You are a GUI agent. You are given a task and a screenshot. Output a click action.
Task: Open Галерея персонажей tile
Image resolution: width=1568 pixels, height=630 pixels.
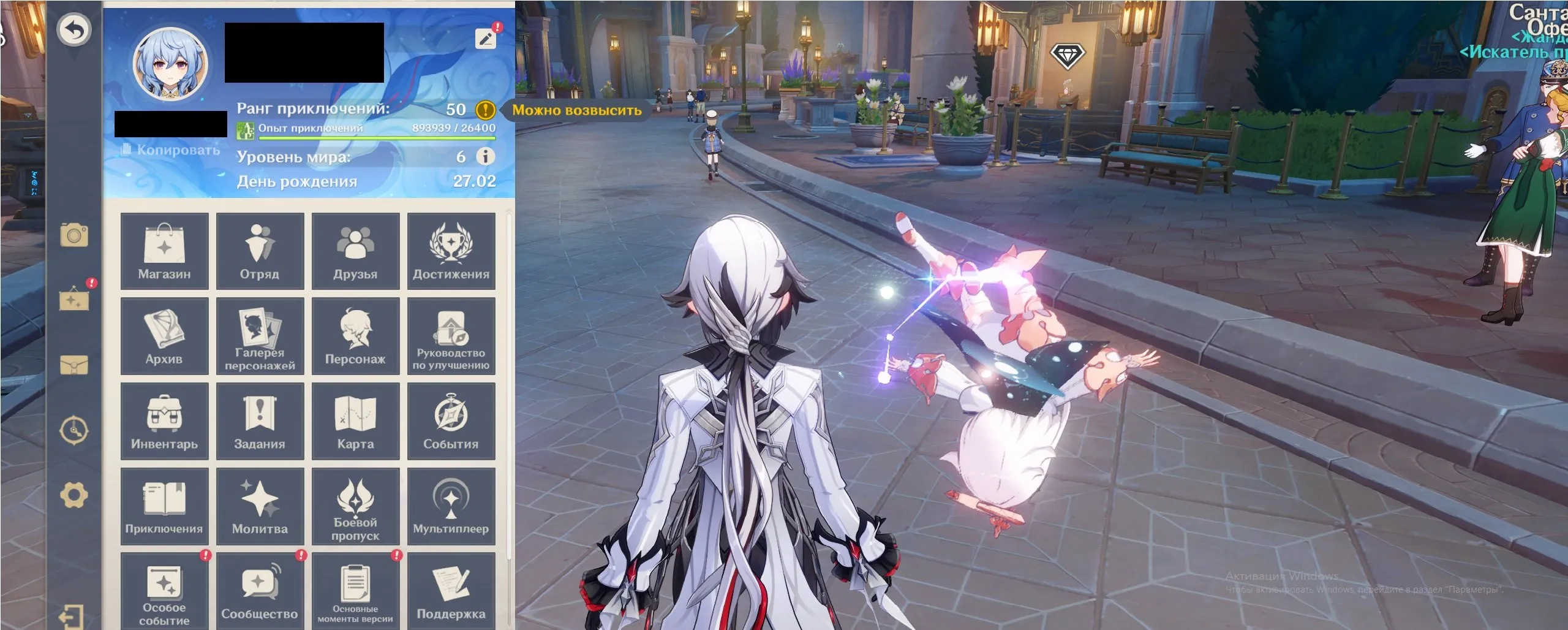tap(260, 336)
